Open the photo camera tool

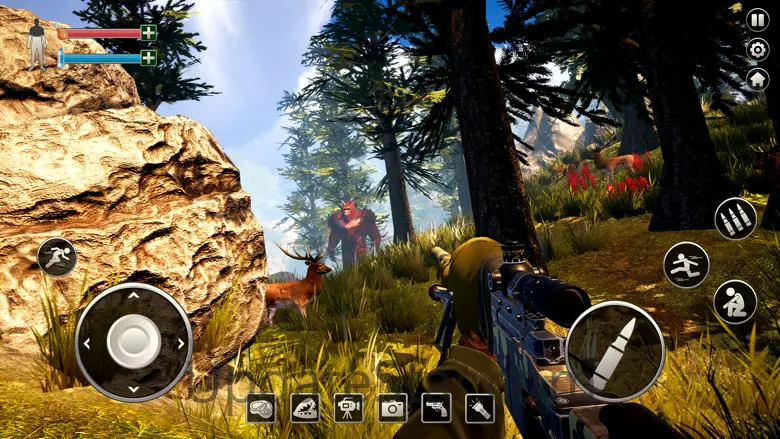392,407
